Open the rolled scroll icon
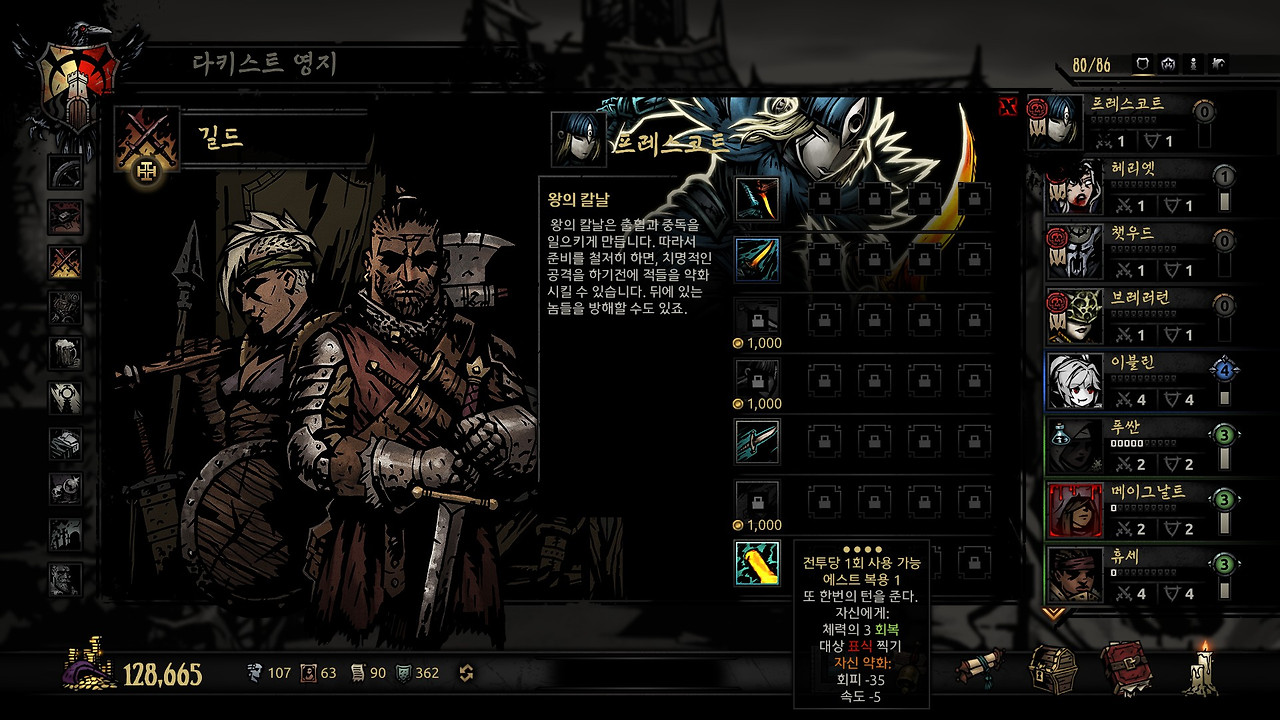Image resolution: width=1280 pixels, height=720 pixels. 978,667
